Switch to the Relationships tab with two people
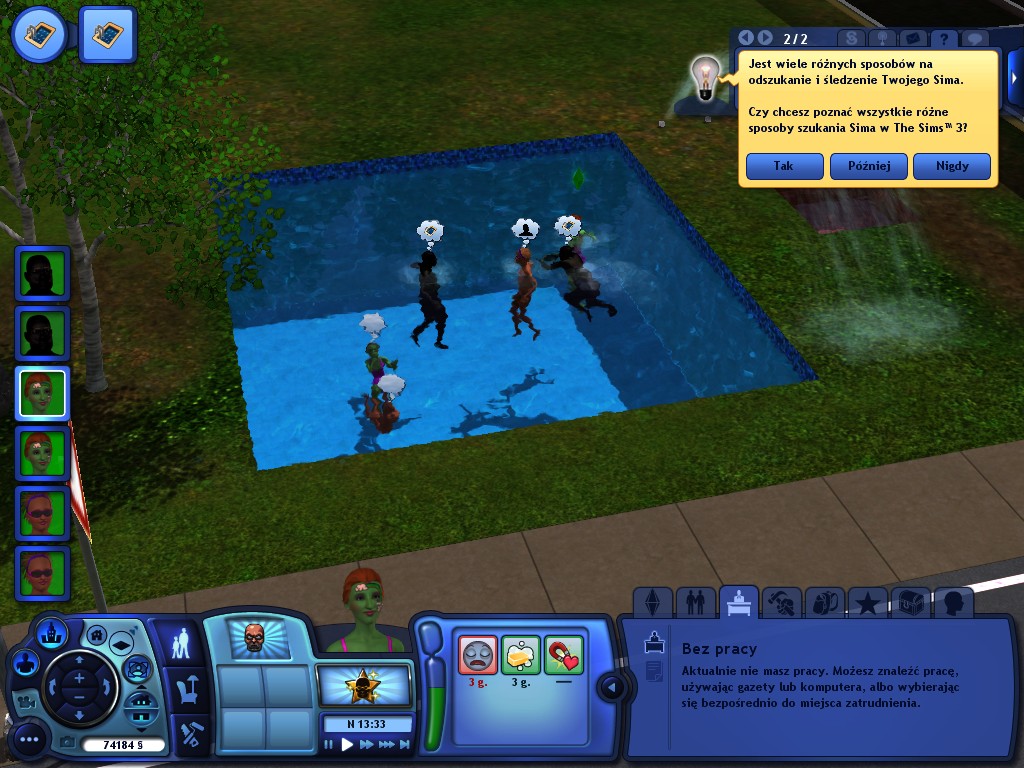The width and height of the screenshot is (1024, 768). [695, 602]
